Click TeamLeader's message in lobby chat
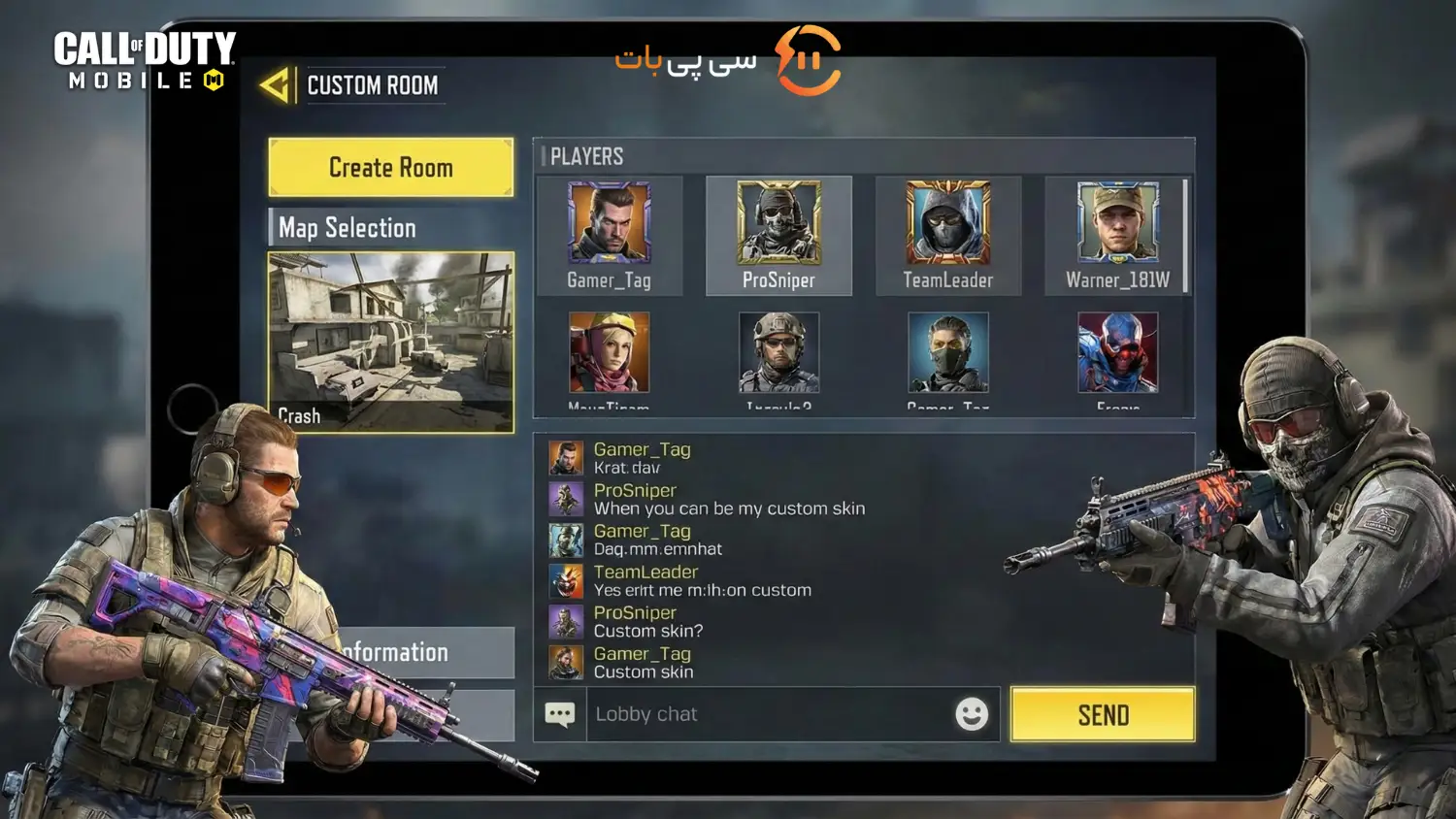Screen dimensions: 1456x819 click(x=702, y=581)
